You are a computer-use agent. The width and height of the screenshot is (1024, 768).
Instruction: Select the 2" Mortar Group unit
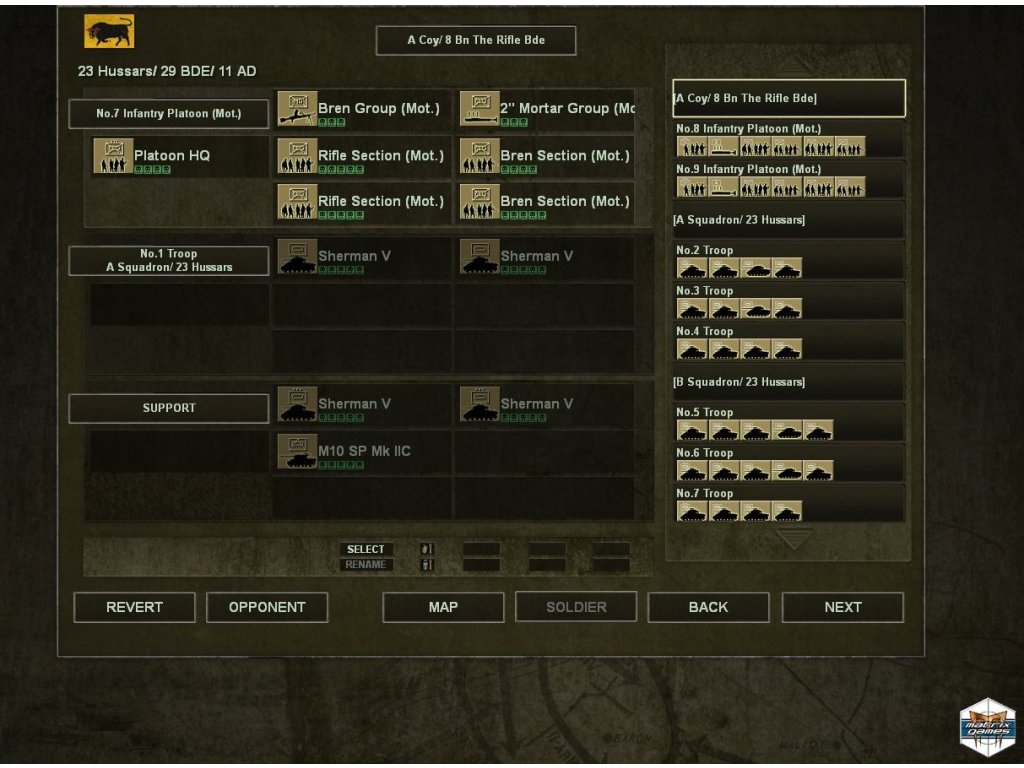546,109
